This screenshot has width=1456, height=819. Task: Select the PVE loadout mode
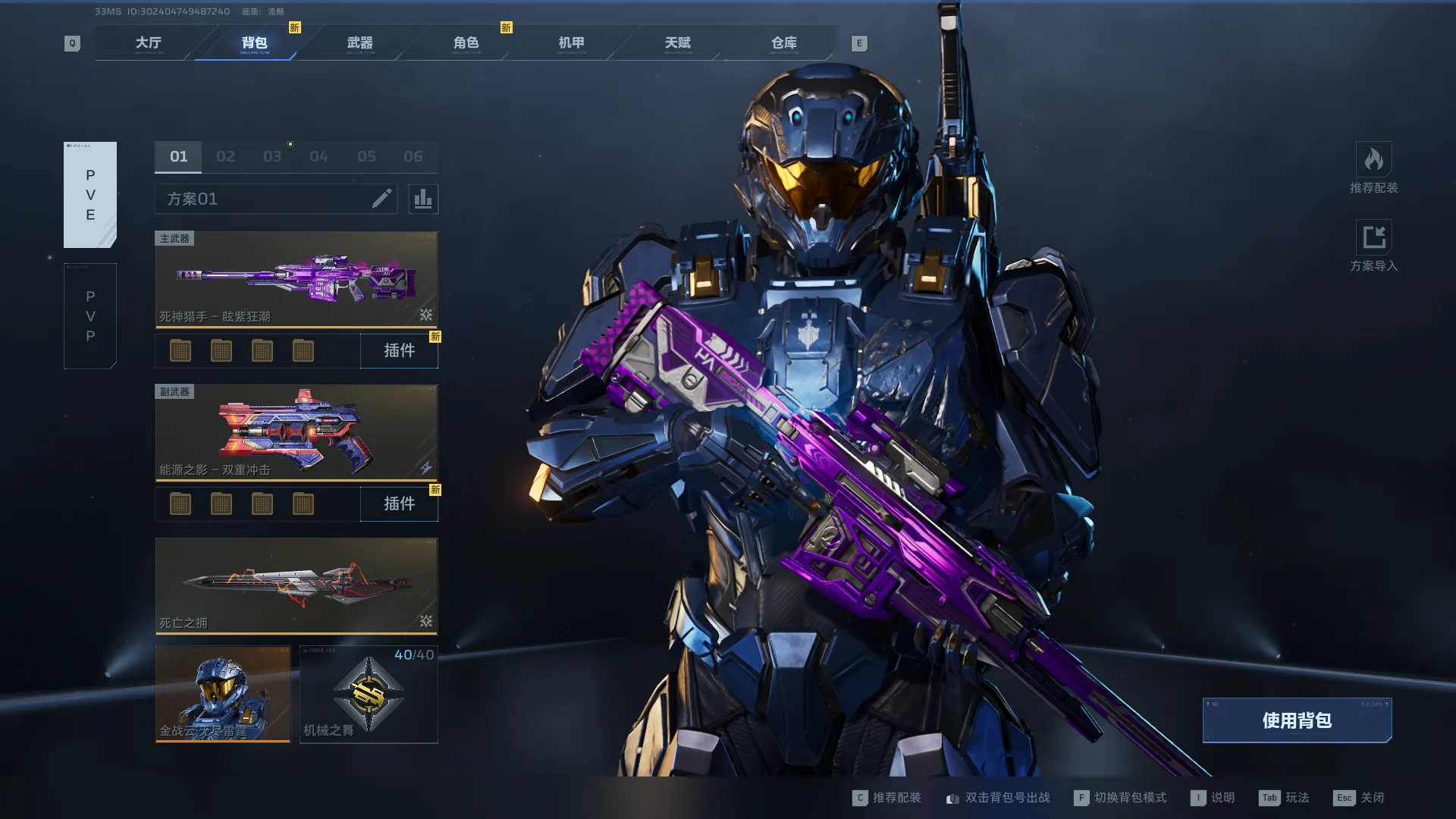coord(90,195)
